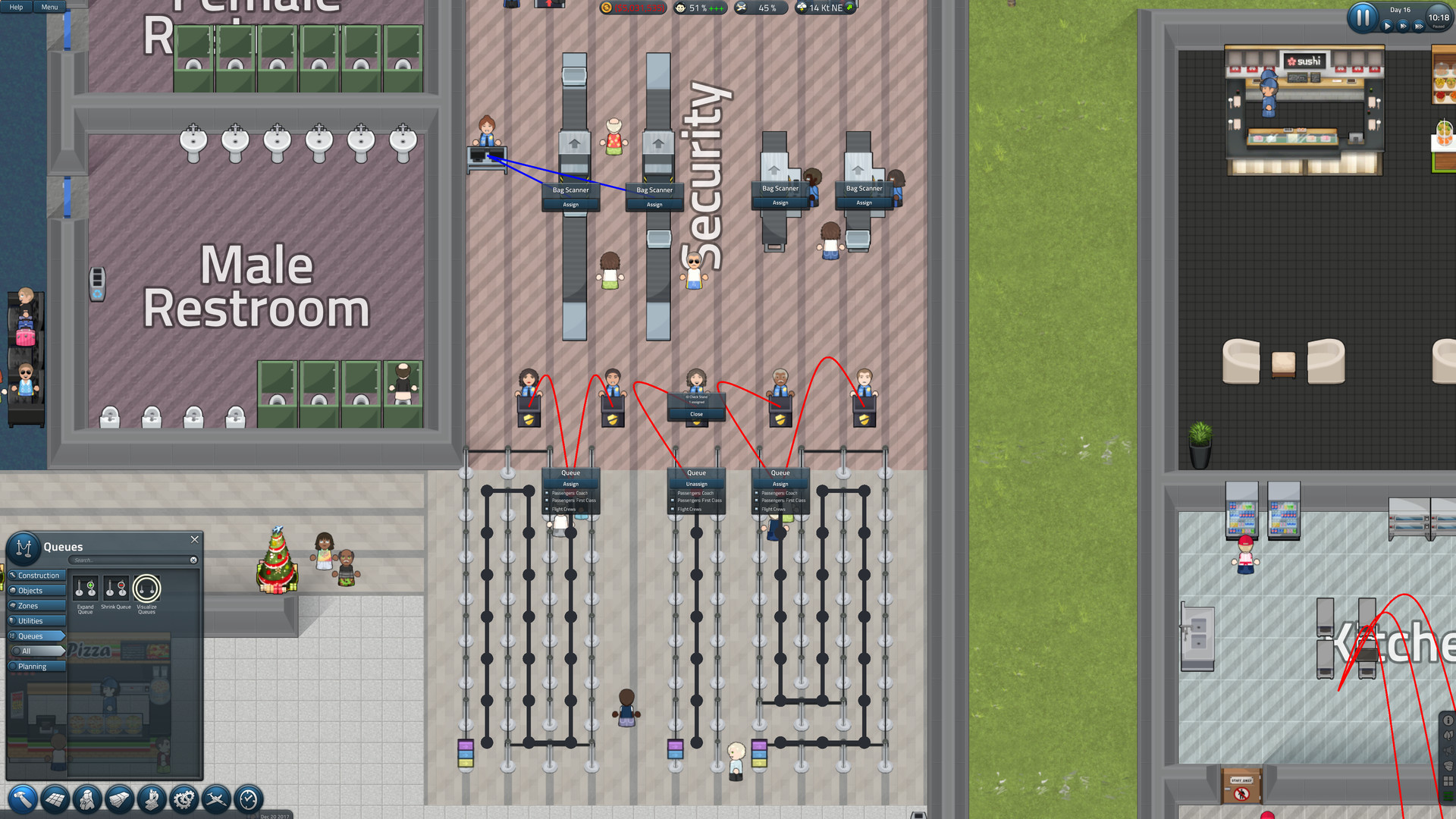Open the Research gears panel

pyautogui.click(x=184, y=800)
